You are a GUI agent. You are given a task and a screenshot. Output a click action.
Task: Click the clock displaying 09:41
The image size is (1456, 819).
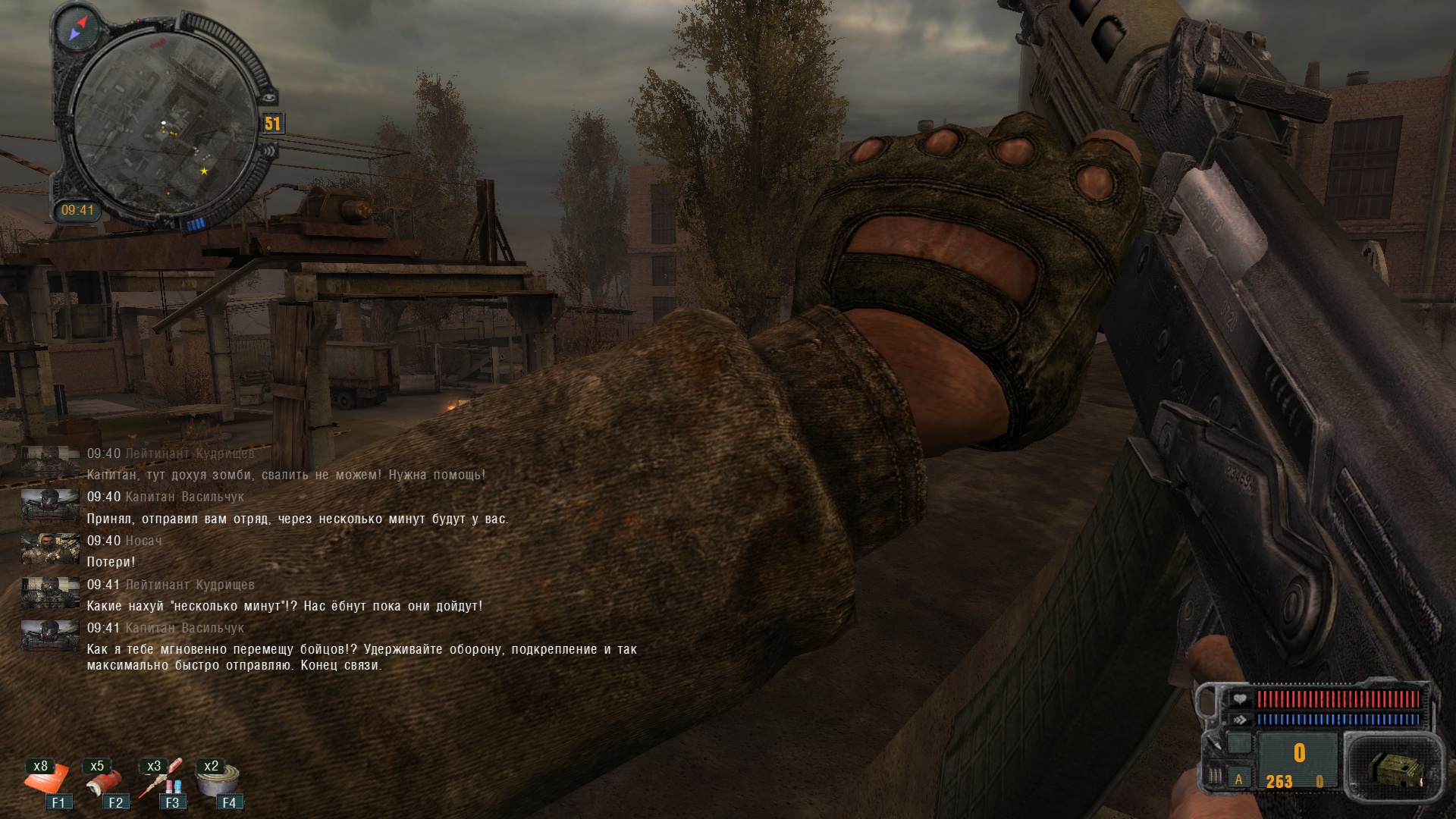click(x=77, y=209)
